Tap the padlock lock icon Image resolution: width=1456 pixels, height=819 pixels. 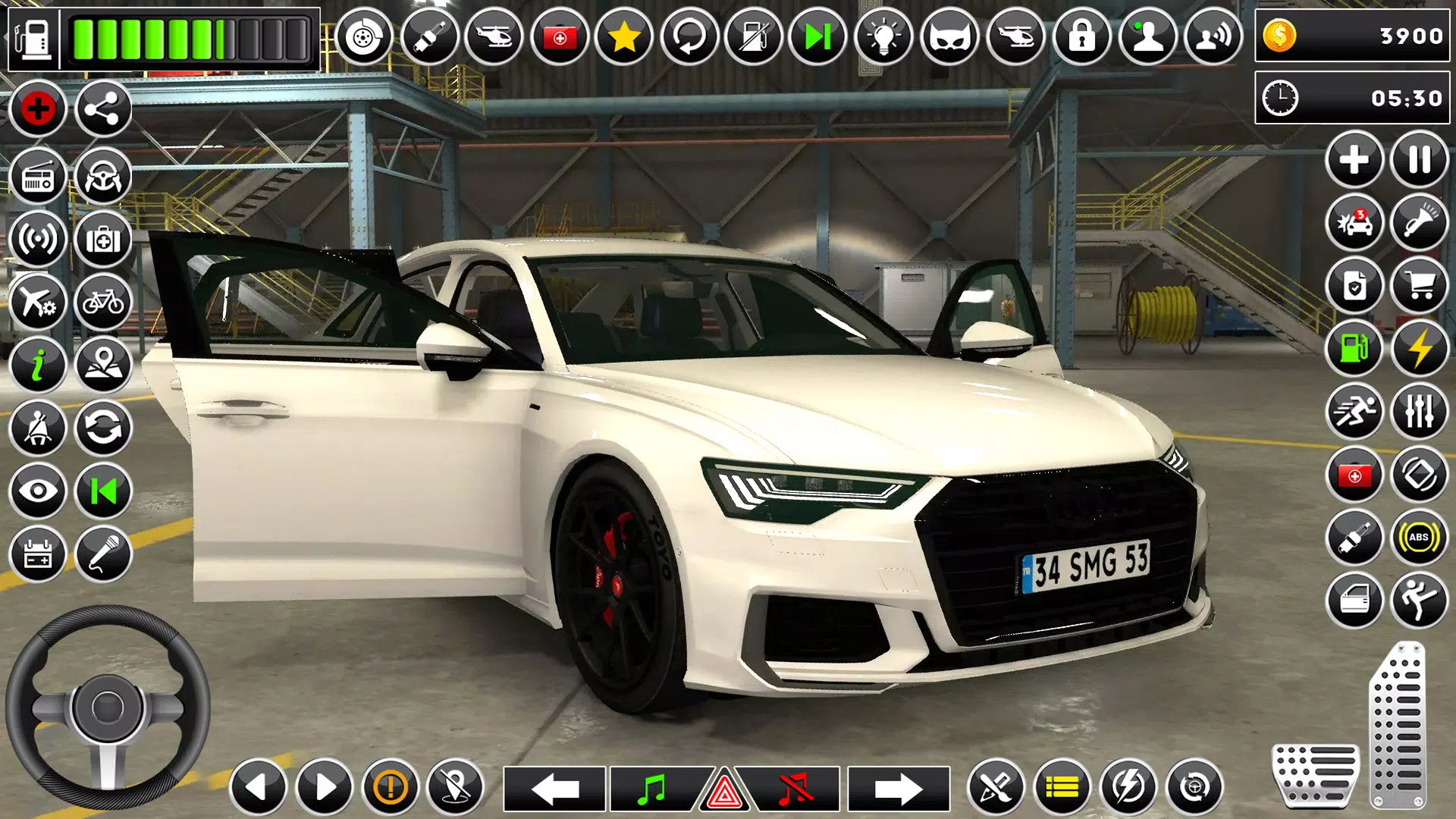(x=1081, y=36)
